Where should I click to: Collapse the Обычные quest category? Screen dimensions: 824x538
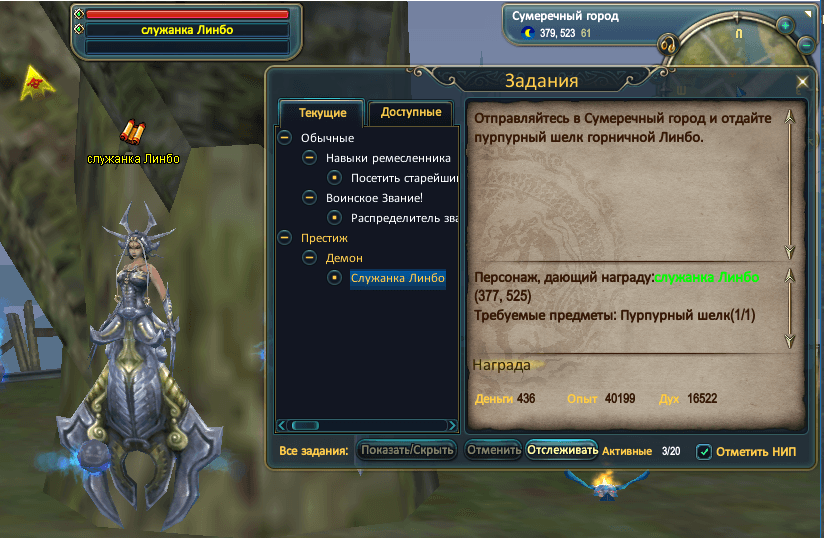coord(285,138)
